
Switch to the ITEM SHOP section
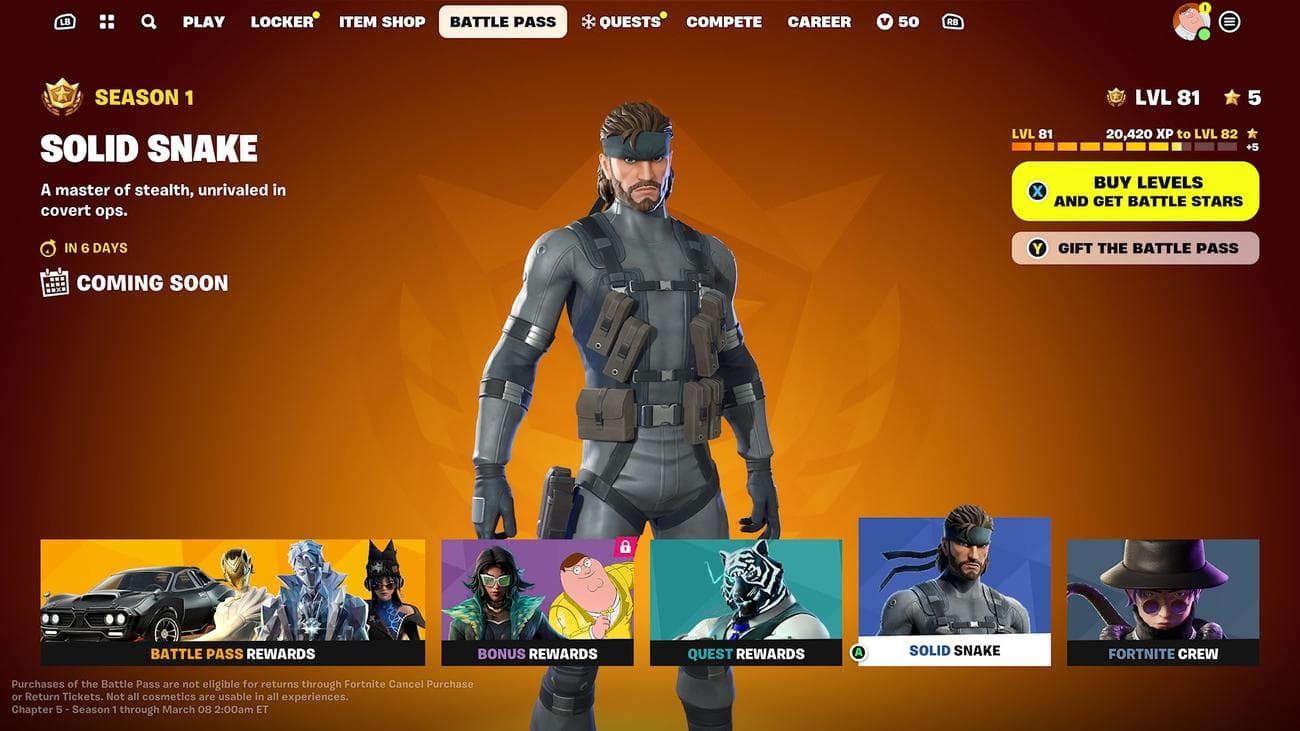[382, 21]
